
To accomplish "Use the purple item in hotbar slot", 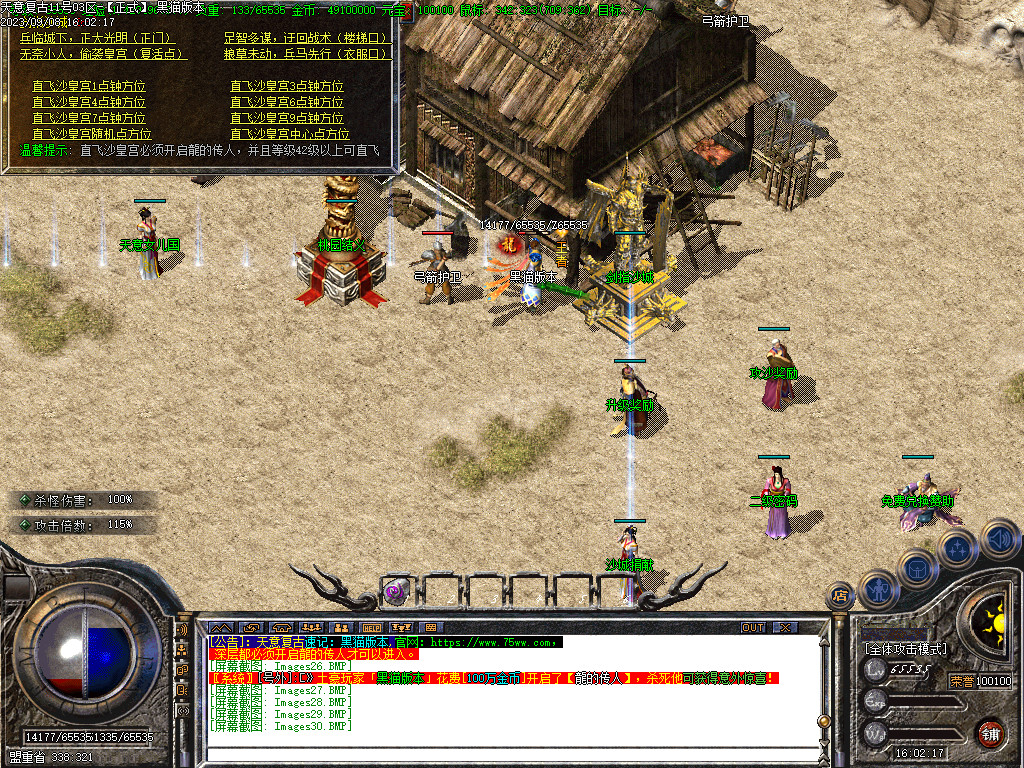I will (397, 592).
